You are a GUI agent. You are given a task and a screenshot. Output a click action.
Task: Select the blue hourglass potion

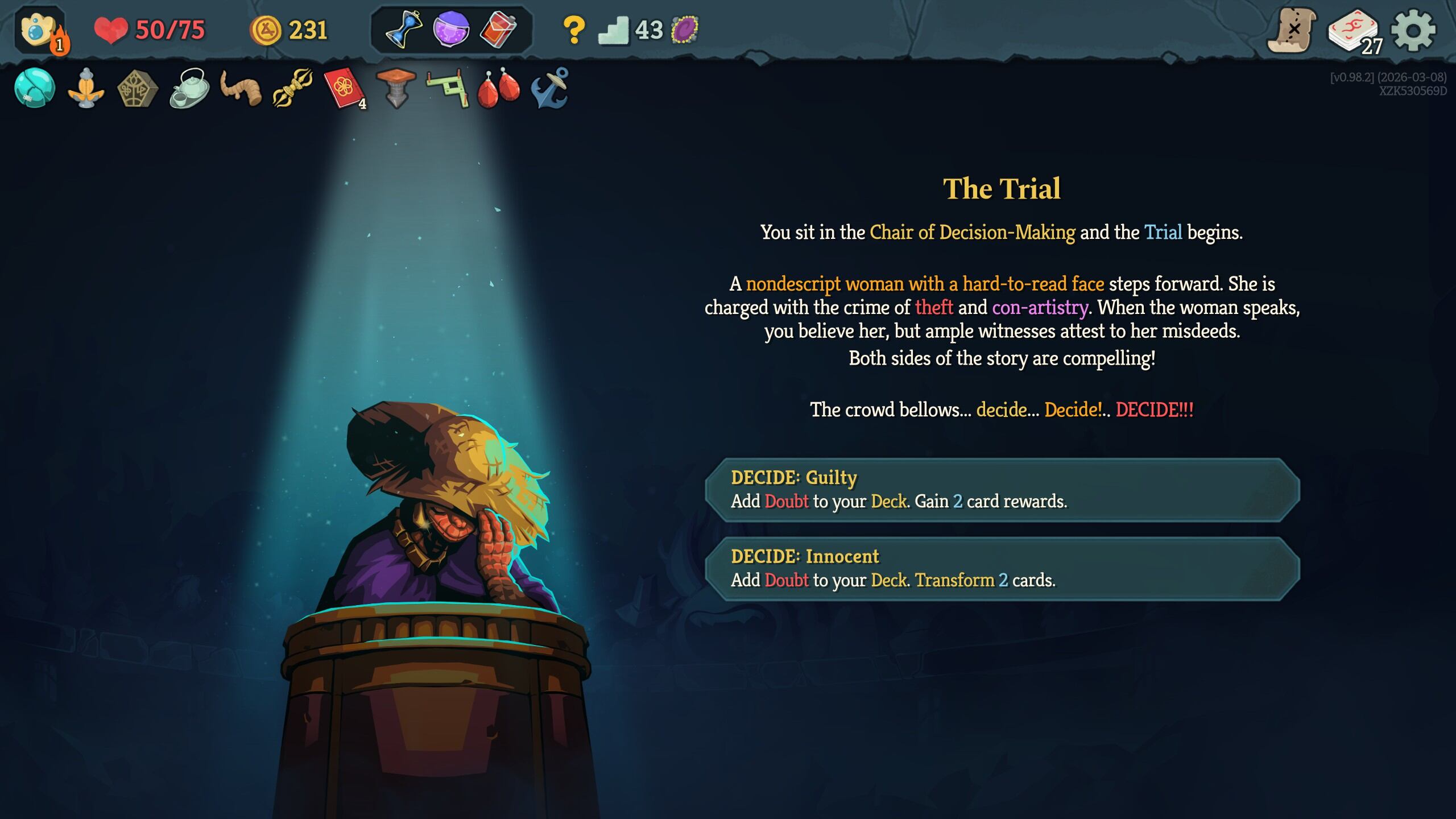404,29
